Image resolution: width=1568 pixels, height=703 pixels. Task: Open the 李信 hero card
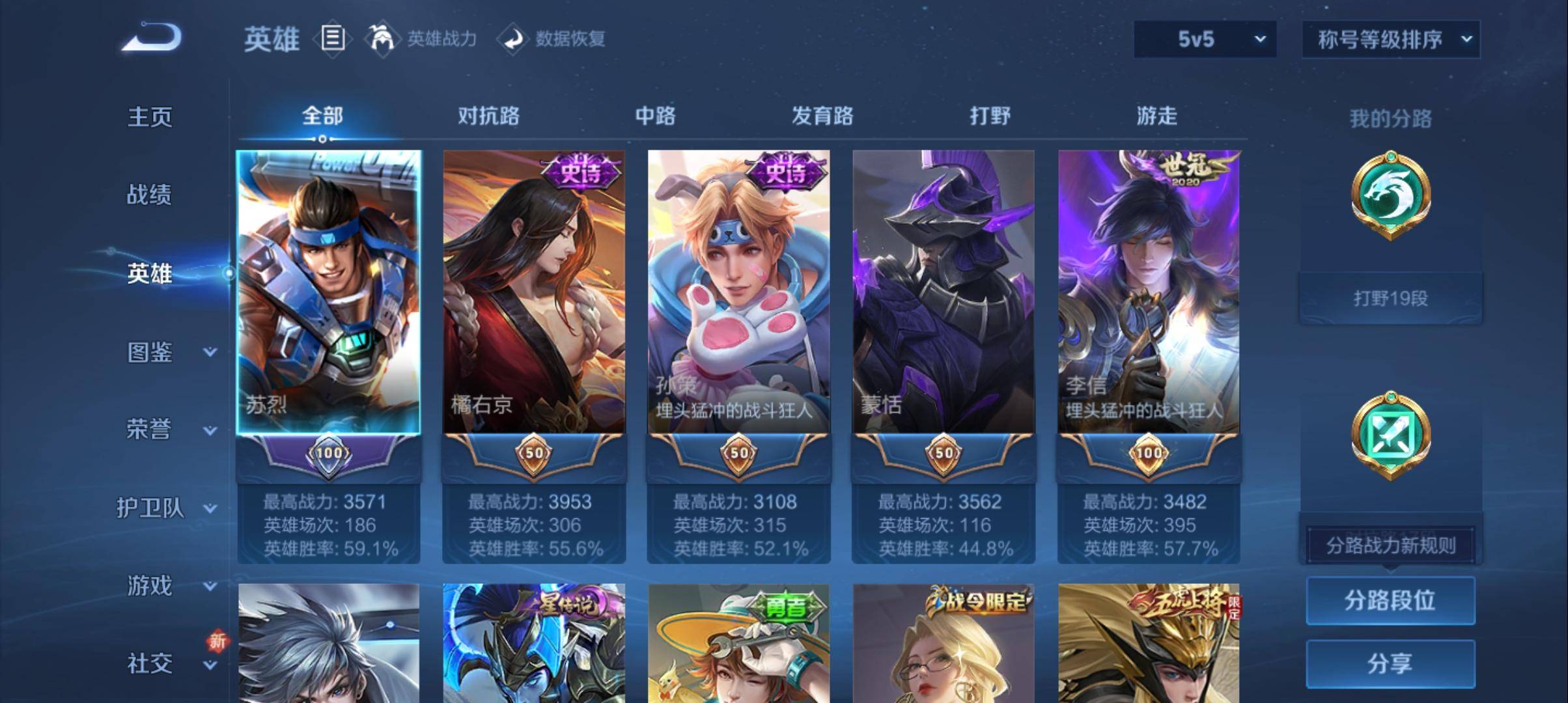(1149, 293)
